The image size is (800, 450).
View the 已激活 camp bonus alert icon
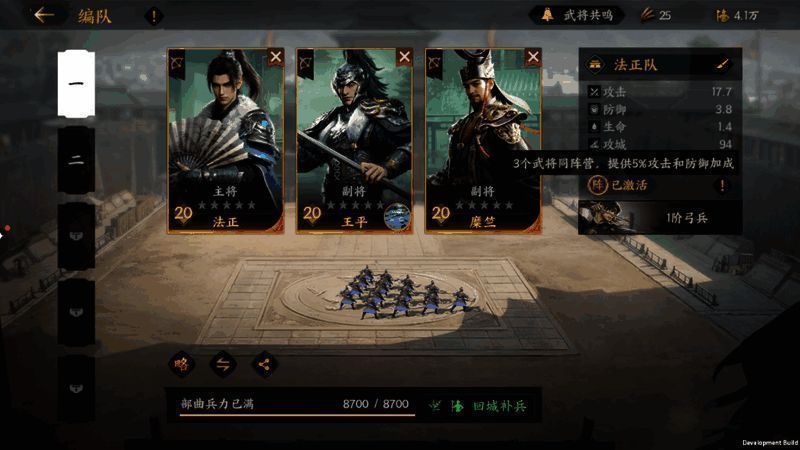[722, 185]
